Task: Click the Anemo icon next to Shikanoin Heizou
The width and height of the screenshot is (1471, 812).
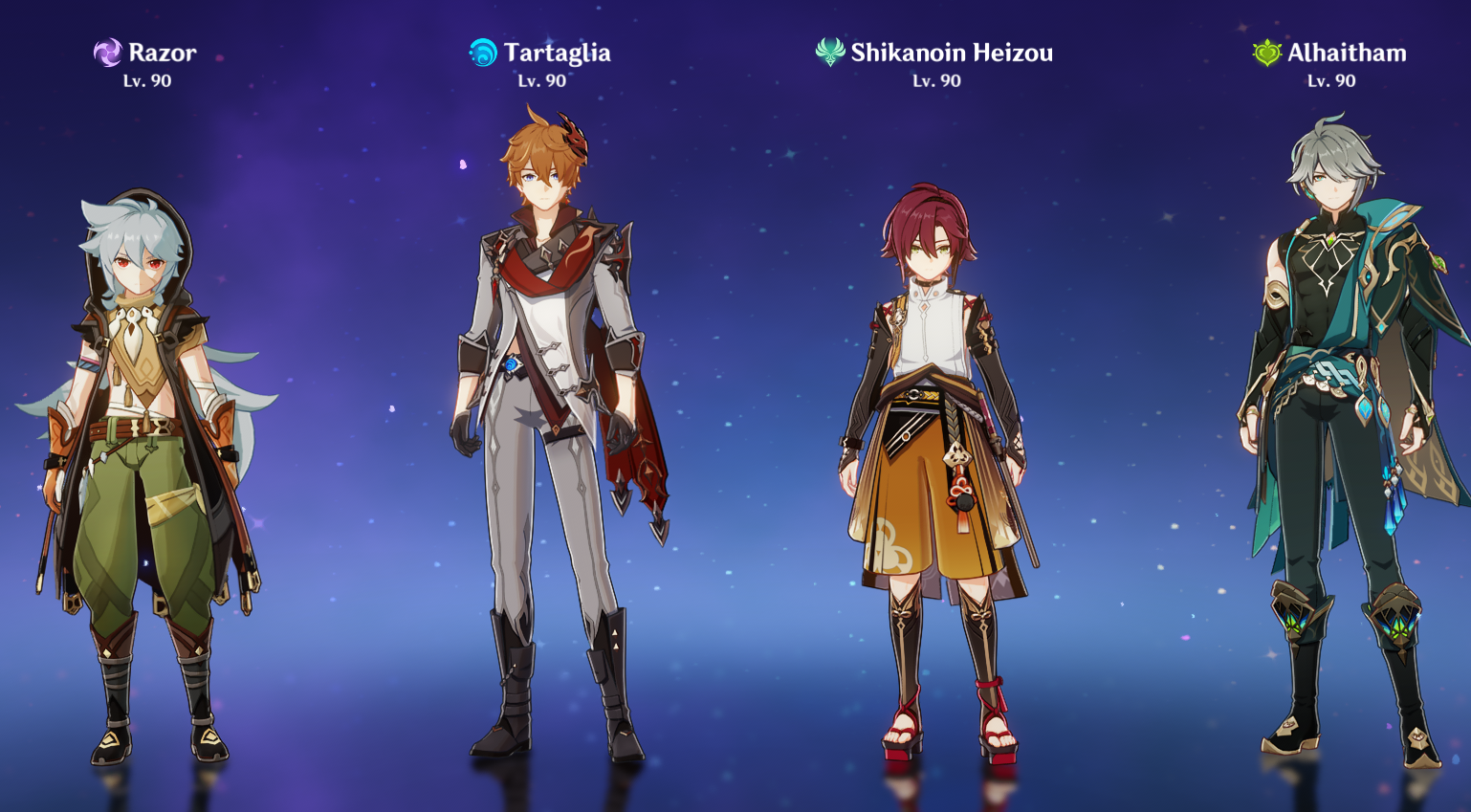Action: pos(828,53)
